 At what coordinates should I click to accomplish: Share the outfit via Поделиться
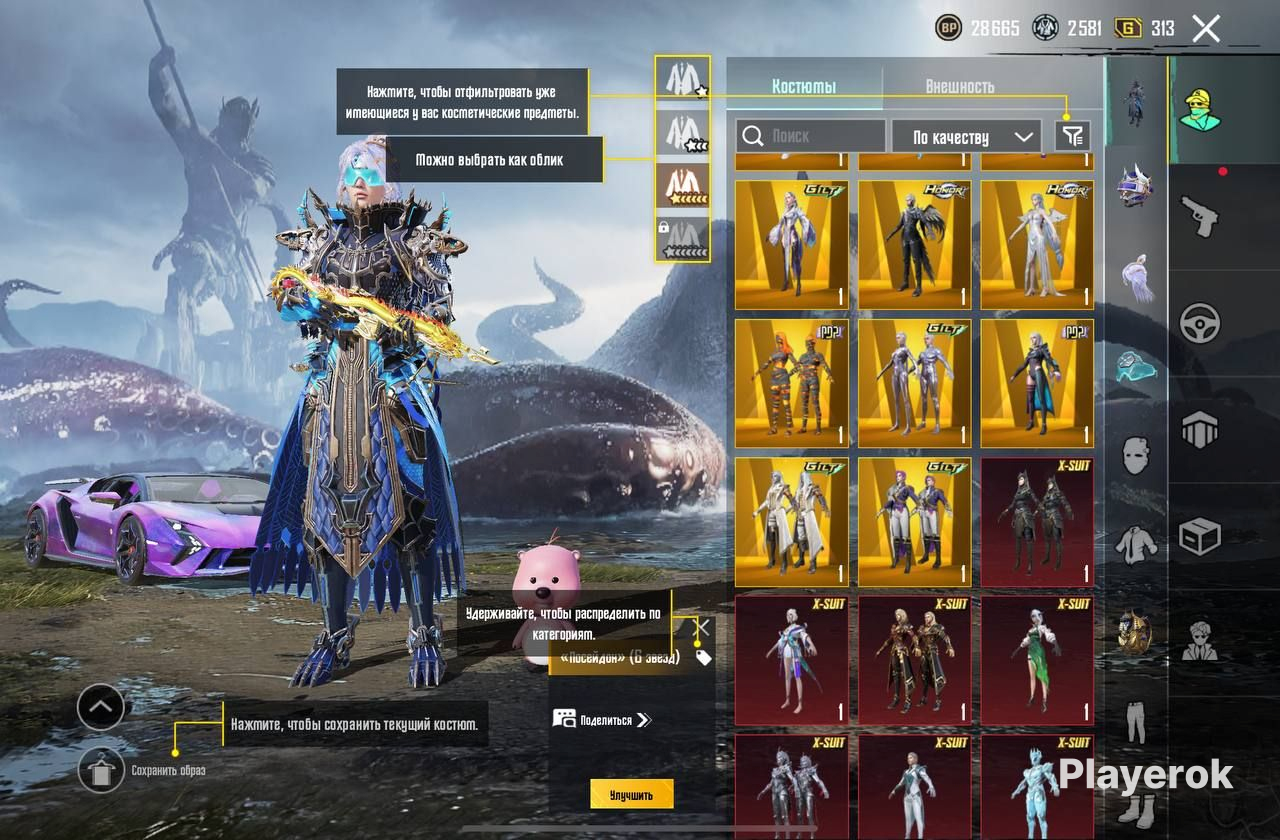tap(601, 719)
